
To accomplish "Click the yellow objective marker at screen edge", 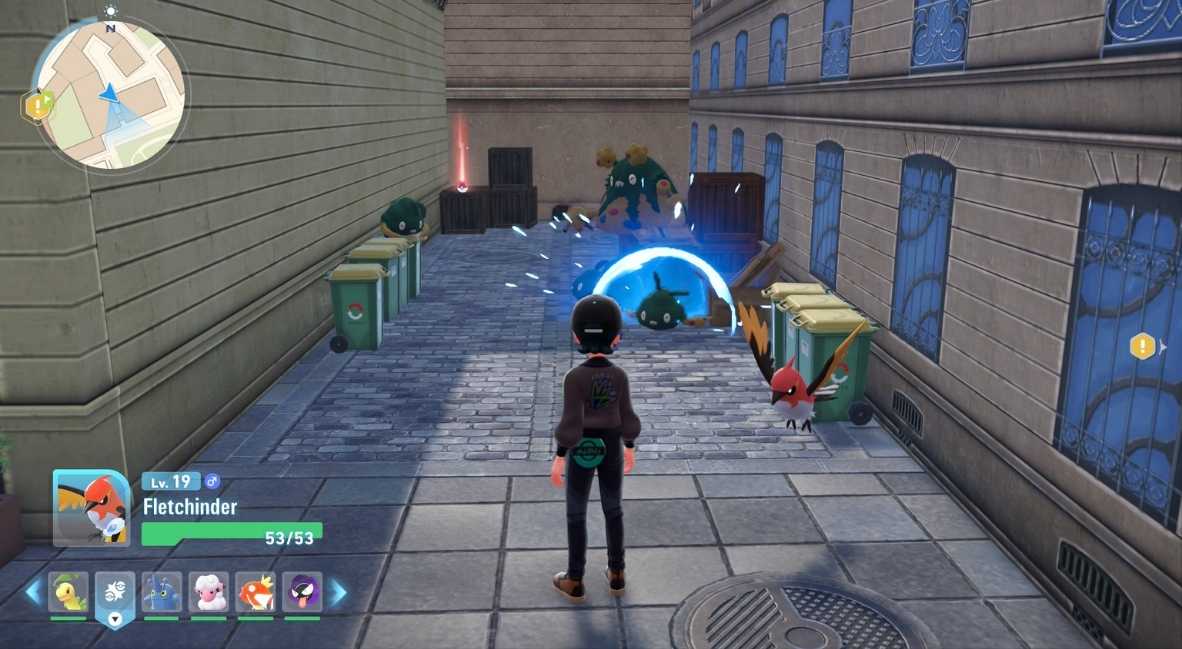I will point(1142,347).
